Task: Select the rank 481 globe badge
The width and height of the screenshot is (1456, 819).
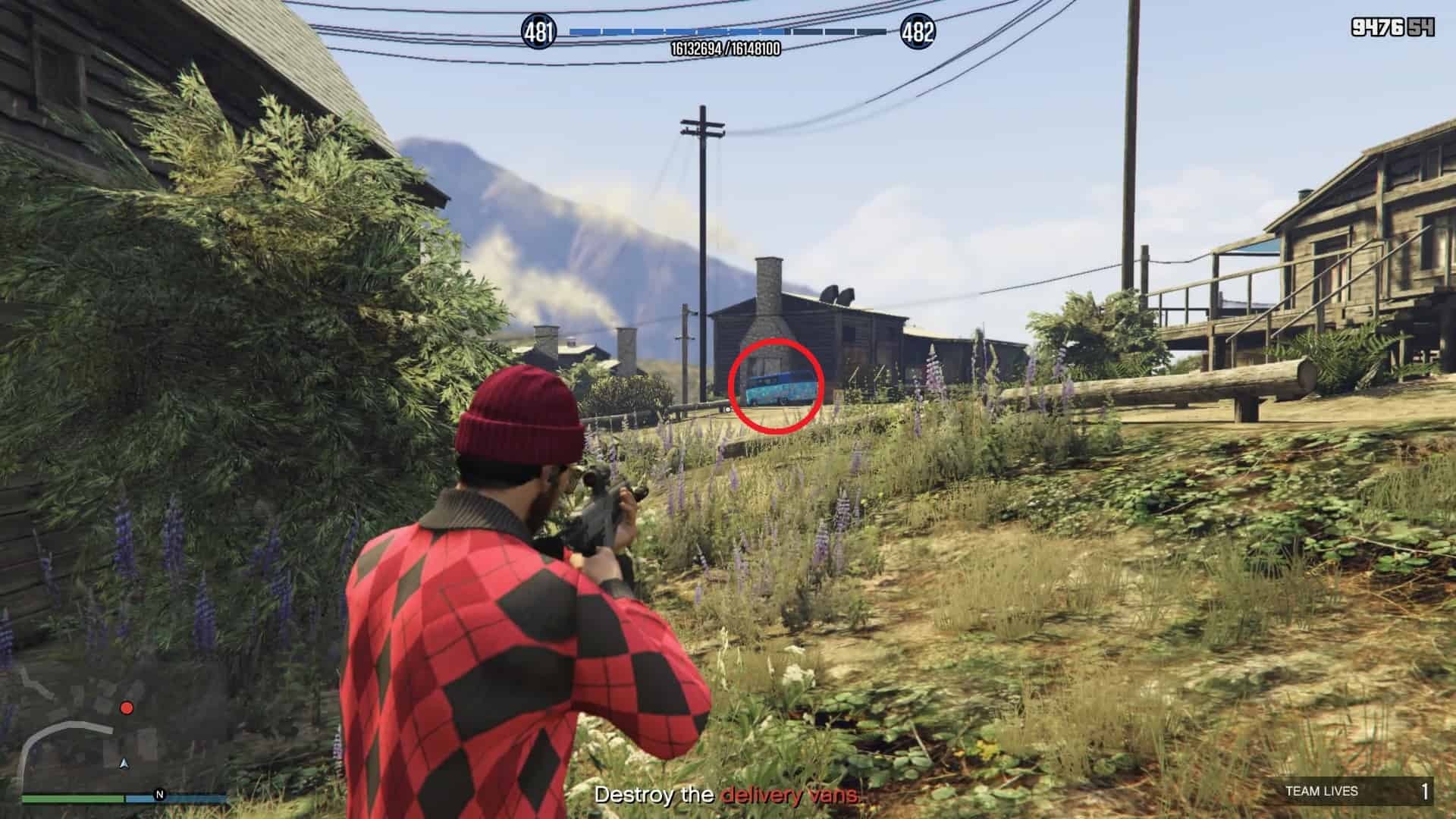Action: coord(538,32)
